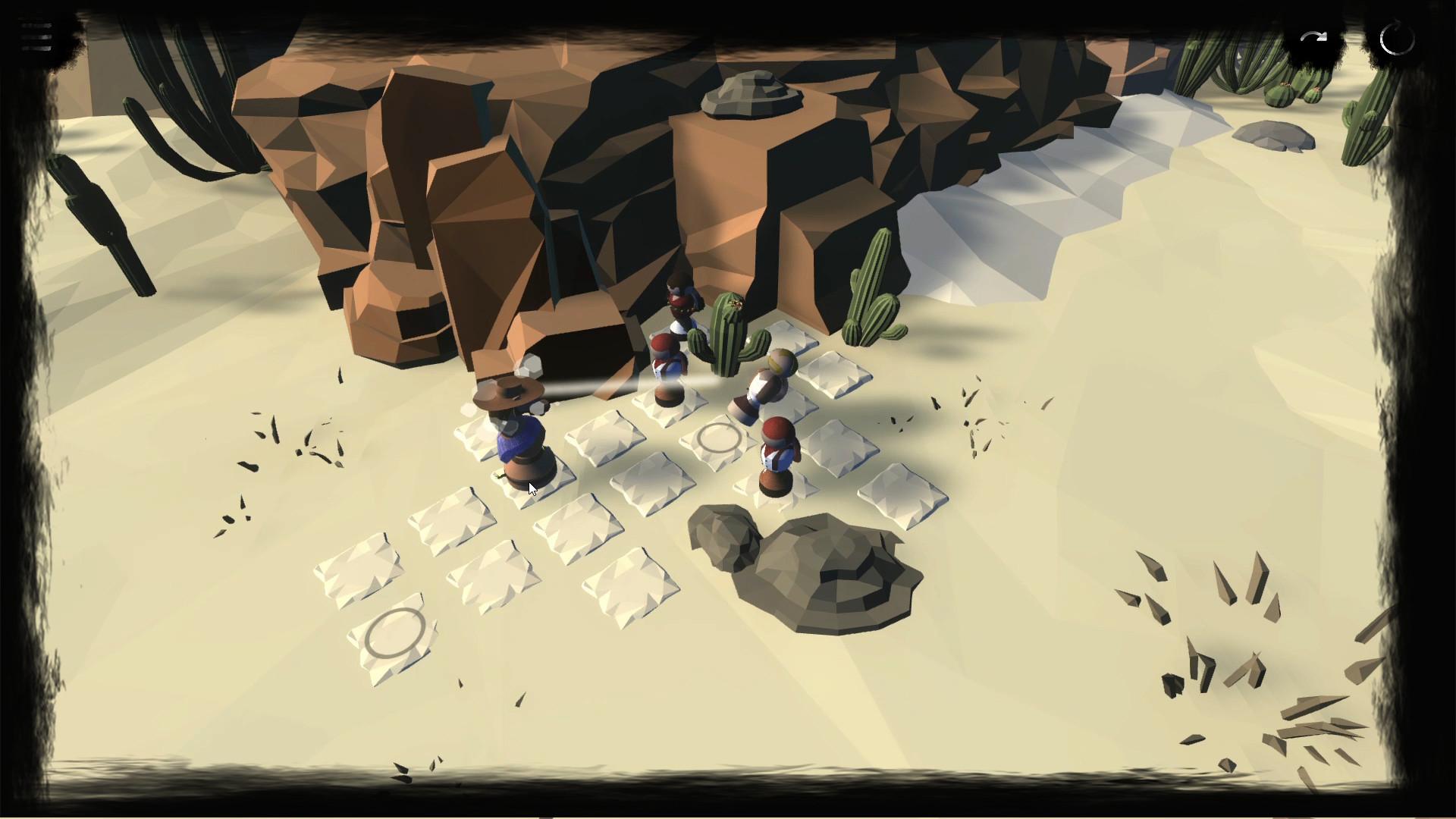Click the undo move arrow icon

1314,35
